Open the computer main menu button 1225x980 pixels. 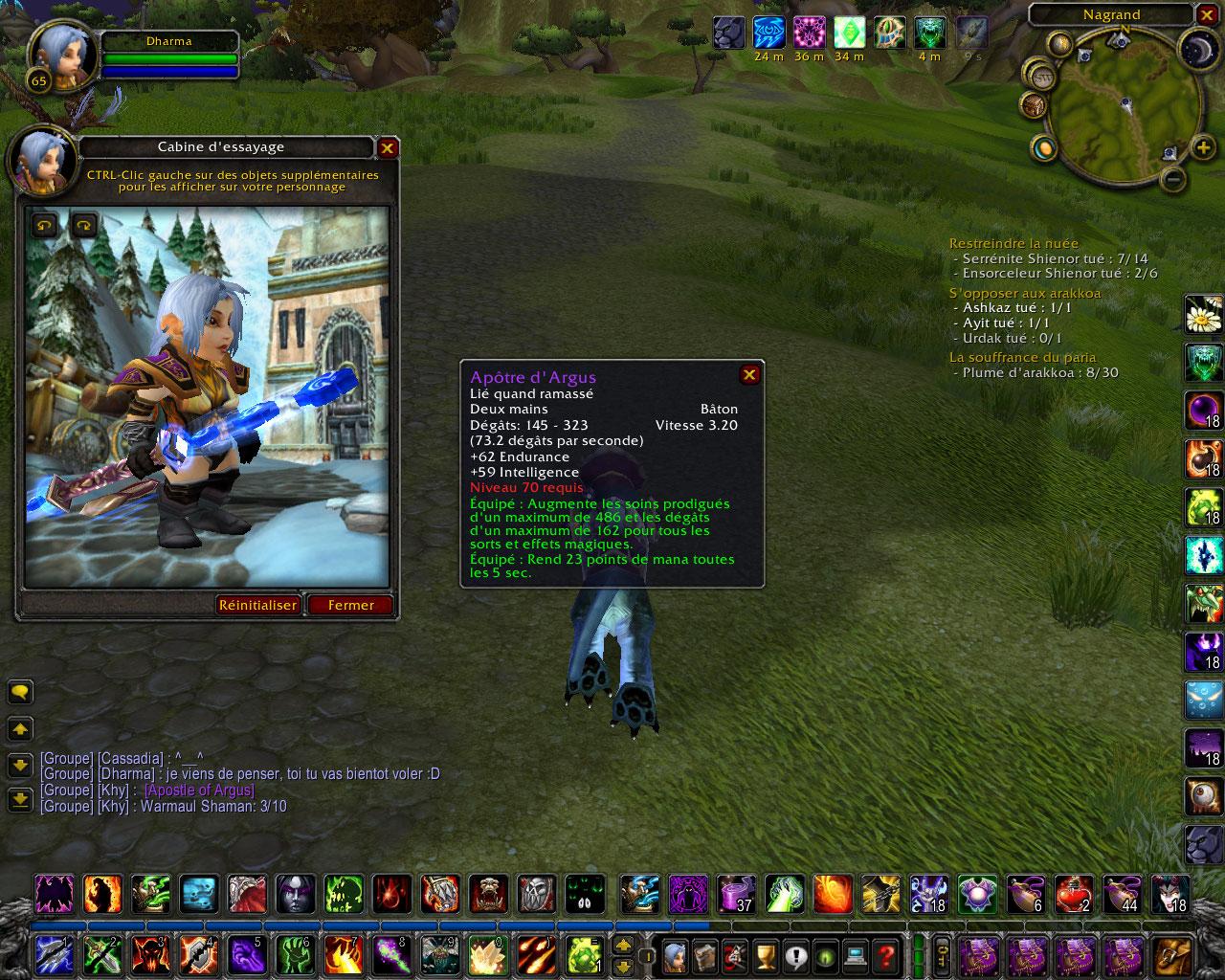(856, 955)
